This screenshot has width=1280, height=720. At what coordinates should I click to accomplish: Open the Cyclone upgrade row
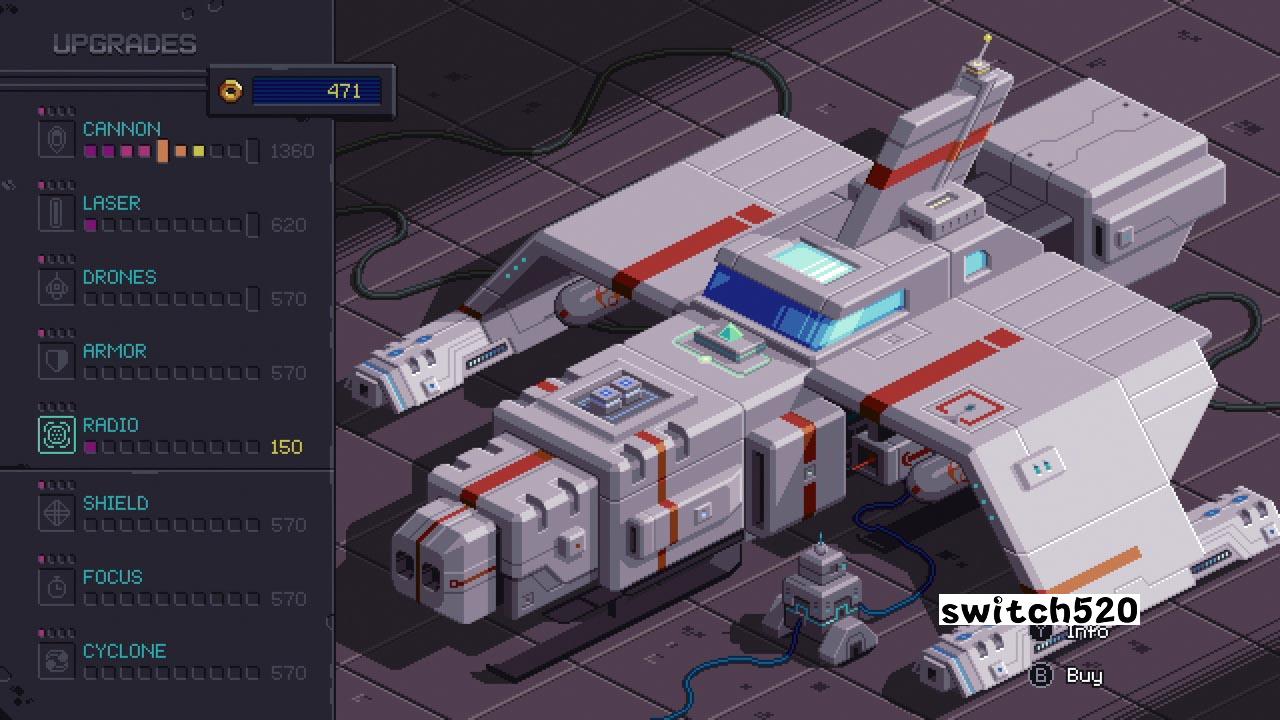click(124, 651)
